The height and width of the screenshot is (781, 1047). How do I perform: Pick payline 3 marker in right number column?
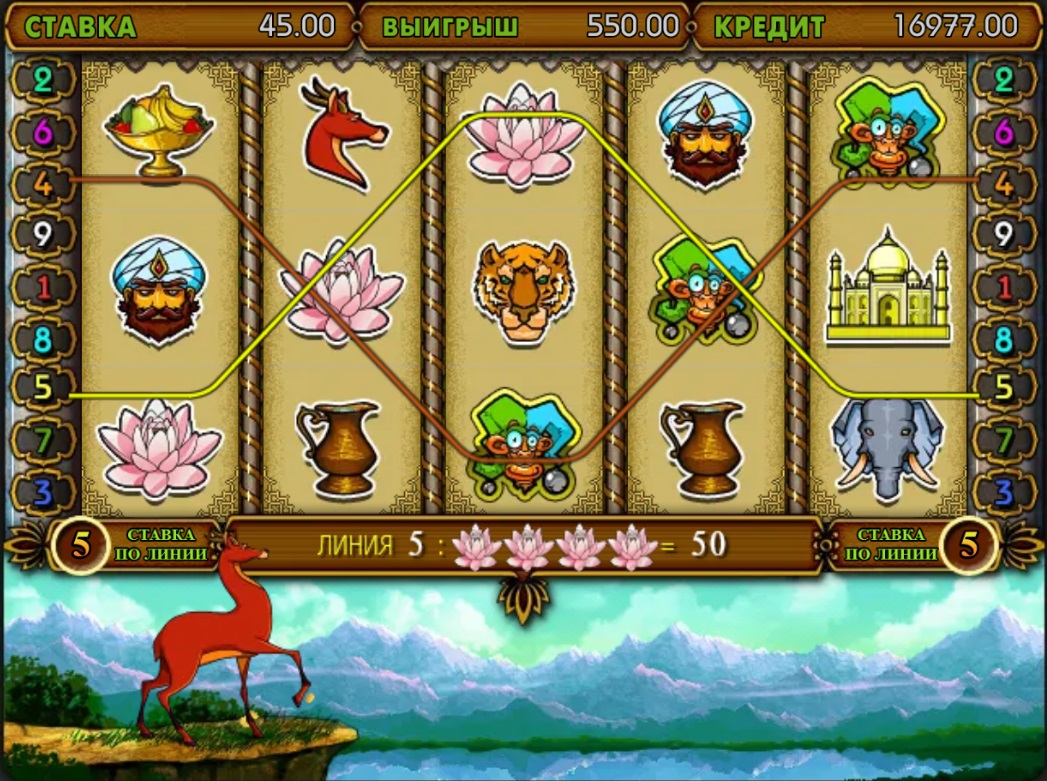point(1005,491)
